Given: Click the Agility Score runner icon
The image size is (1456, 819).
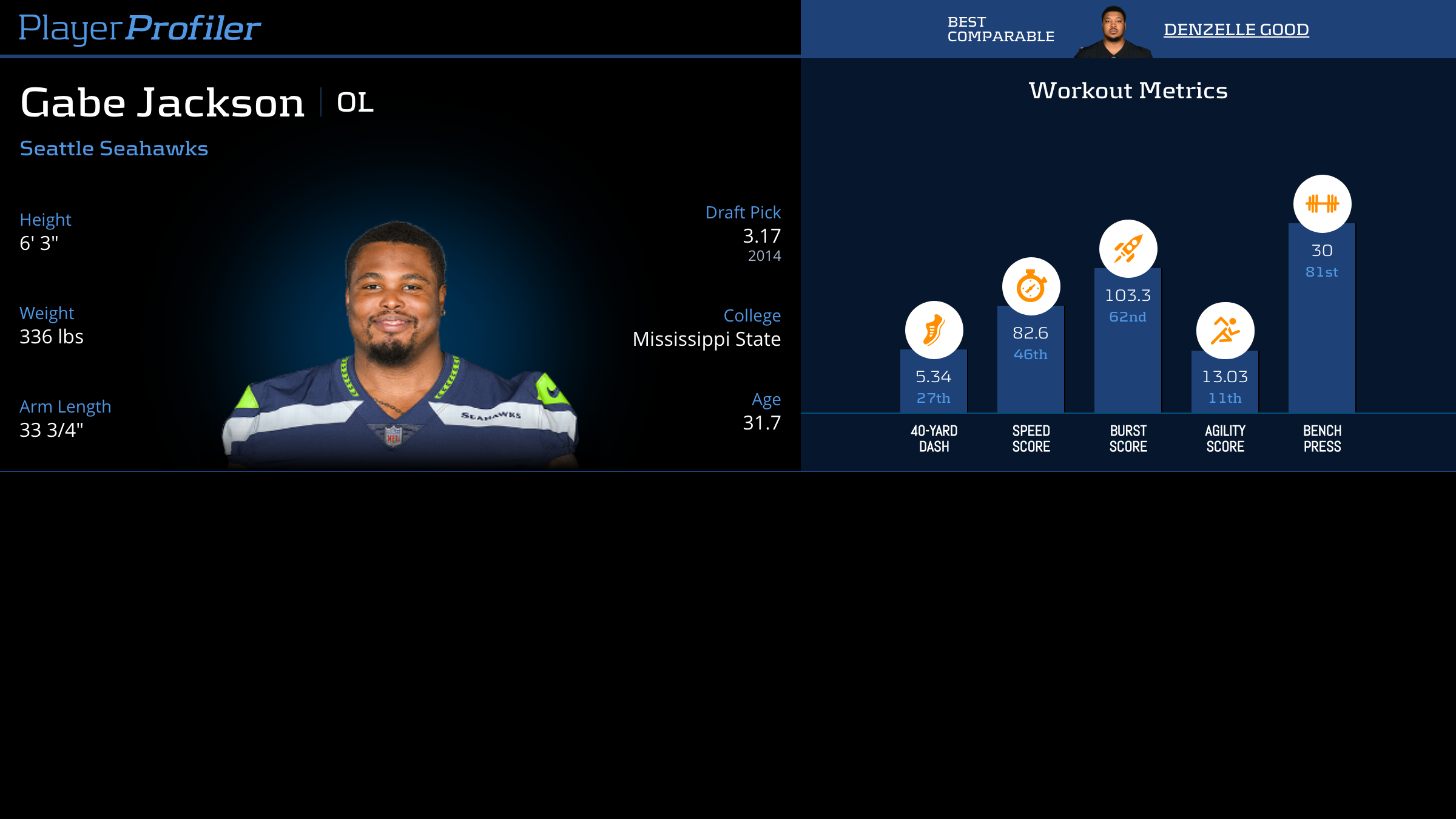Looking at the screenshot, I should click(1225, 331).
